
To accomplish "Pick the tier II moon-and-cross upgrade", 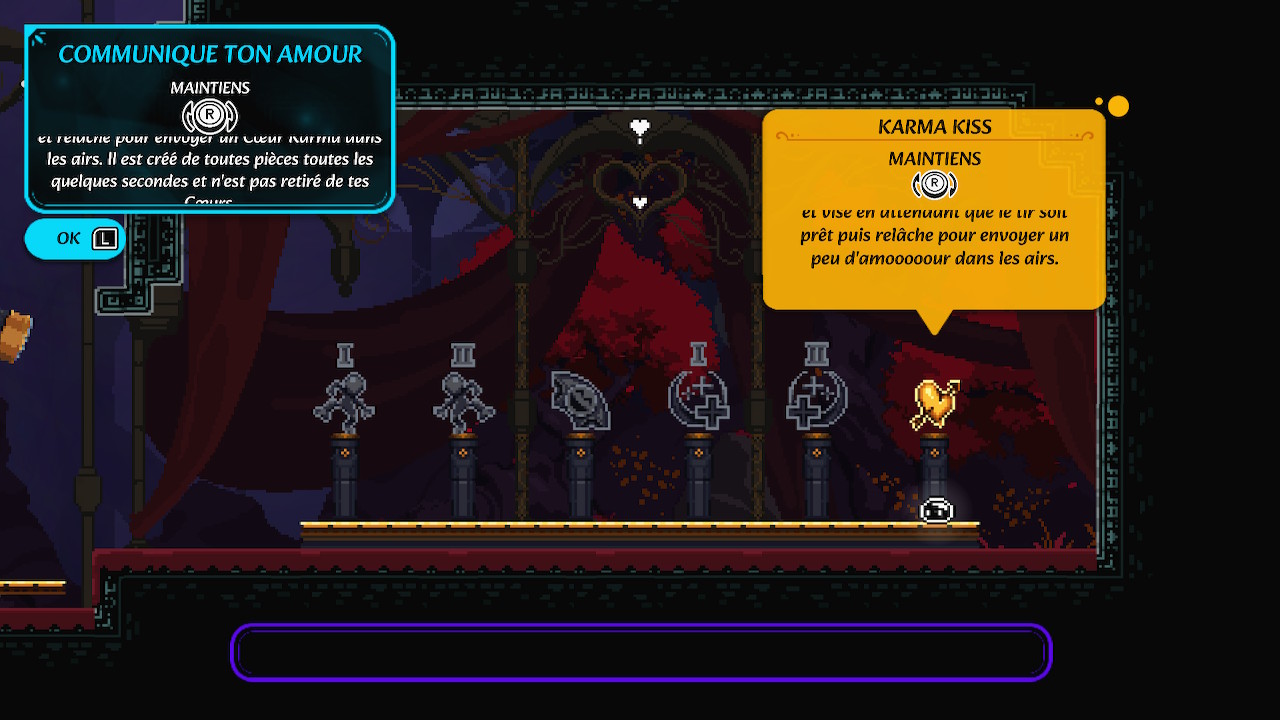I will pos(817,400).
